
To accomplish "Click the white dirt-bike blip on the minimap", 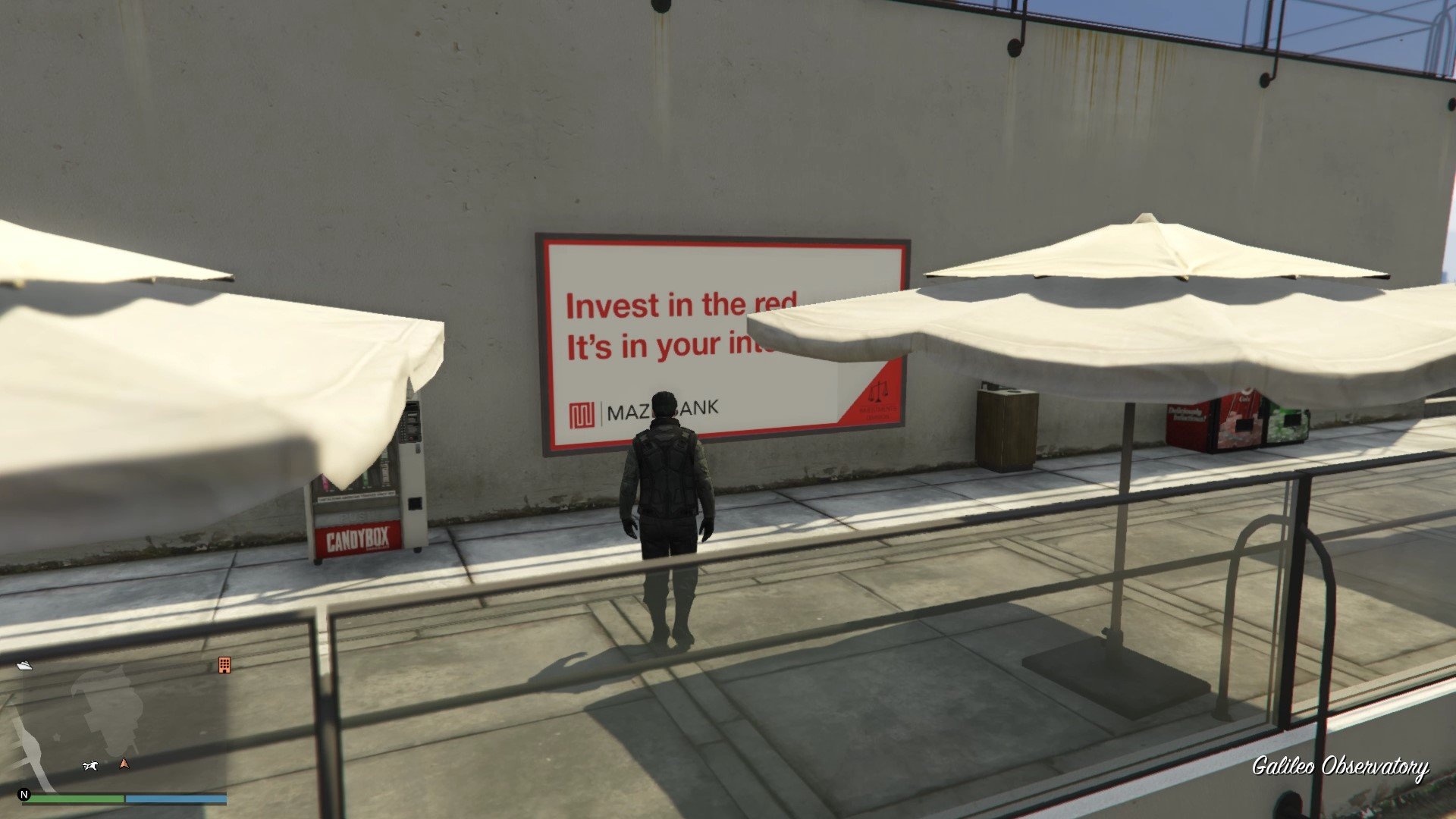I will coord(90,766).
